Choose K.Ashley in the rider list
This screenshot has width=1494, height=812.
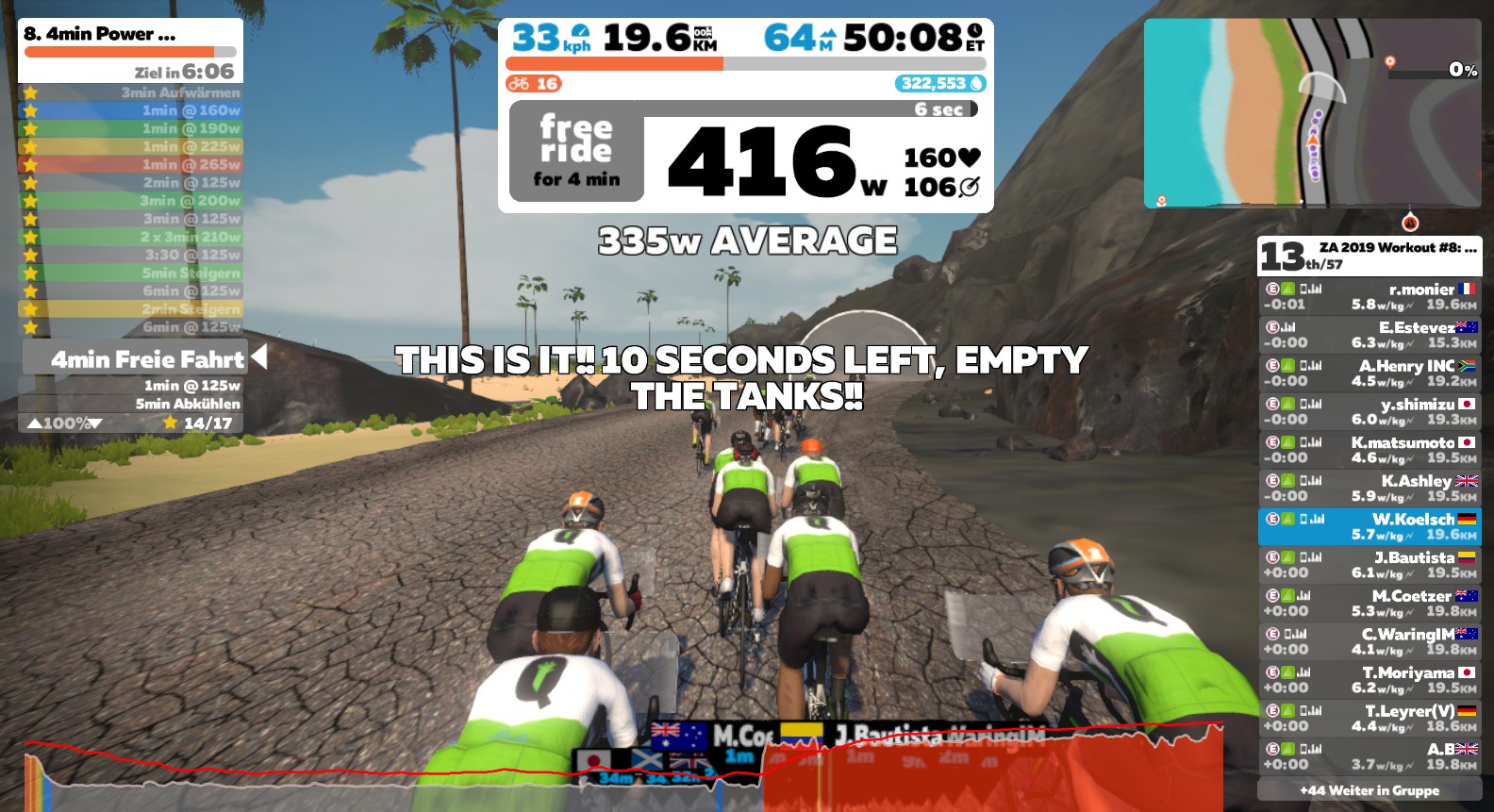[1369, 489]
